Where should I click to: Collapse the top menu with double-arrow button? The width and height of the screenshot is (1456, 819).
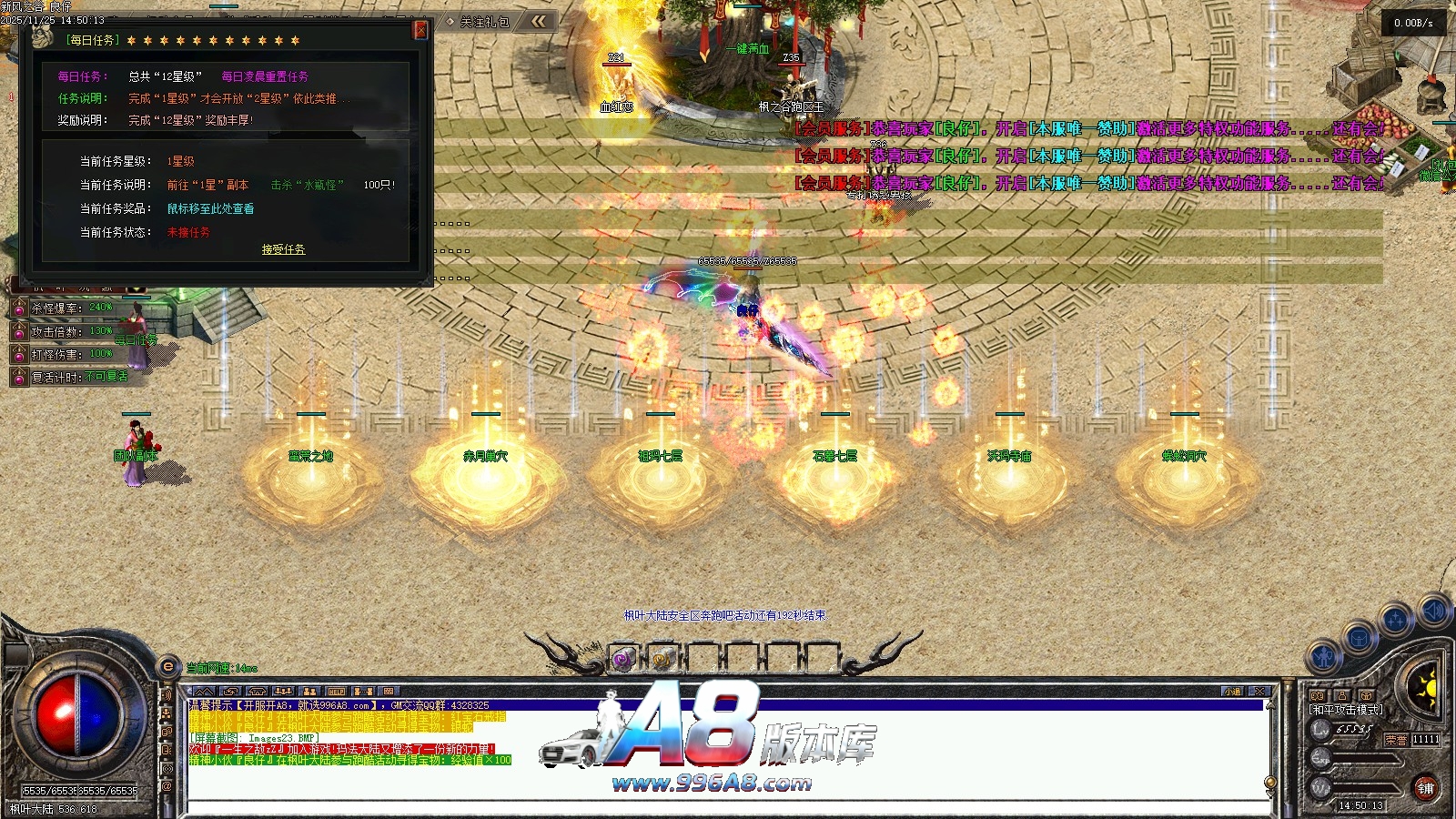coord(540,21)
